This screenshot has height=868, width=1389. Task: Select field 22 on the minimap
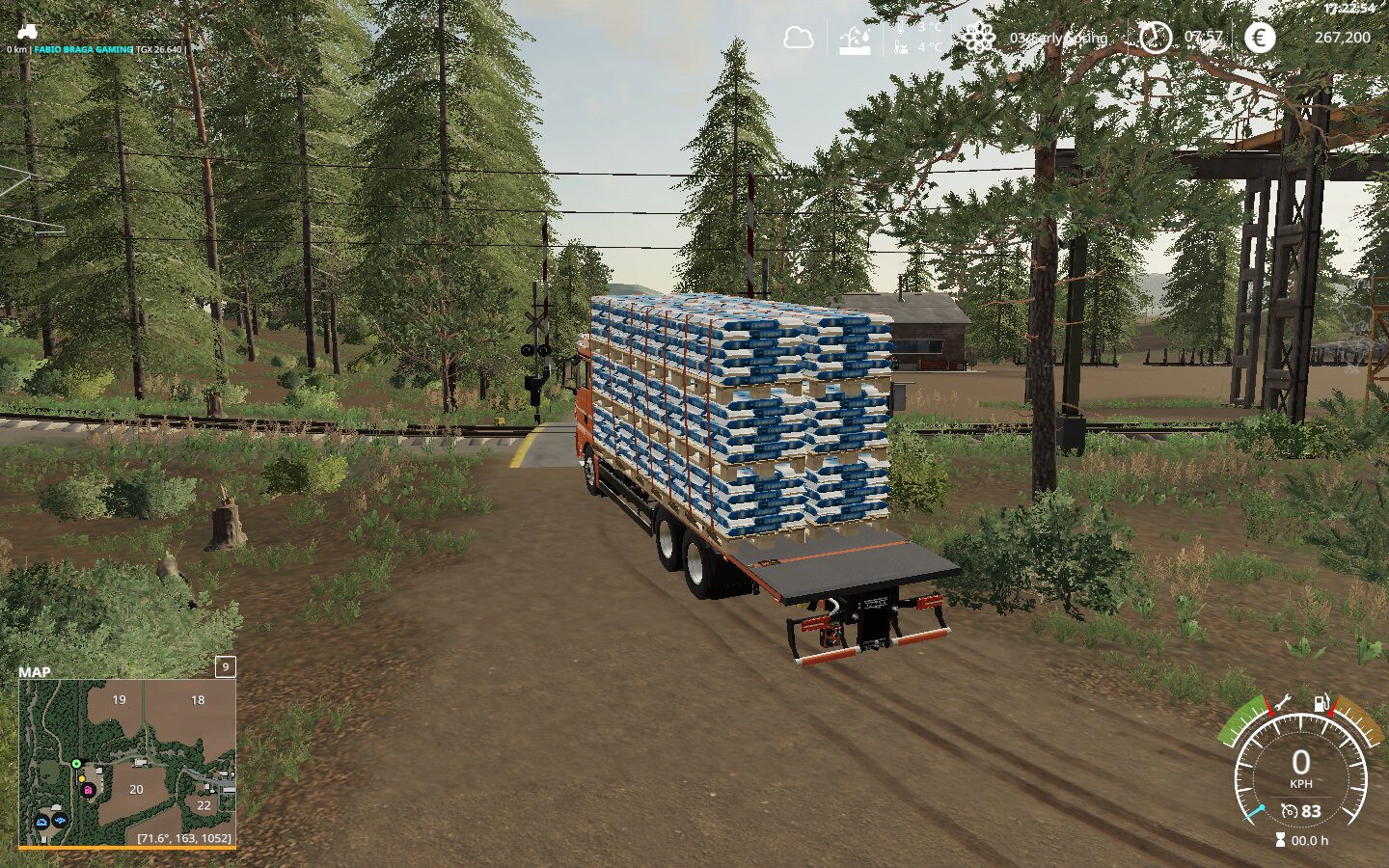(204, 804)
